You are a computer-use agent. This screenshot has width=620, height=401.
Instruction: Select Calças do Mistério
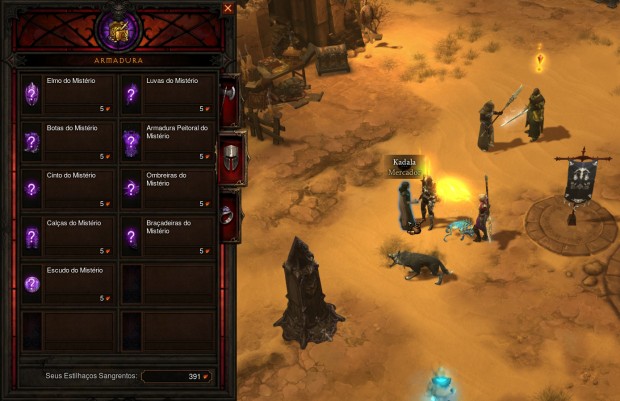click(x=68, y=236)
